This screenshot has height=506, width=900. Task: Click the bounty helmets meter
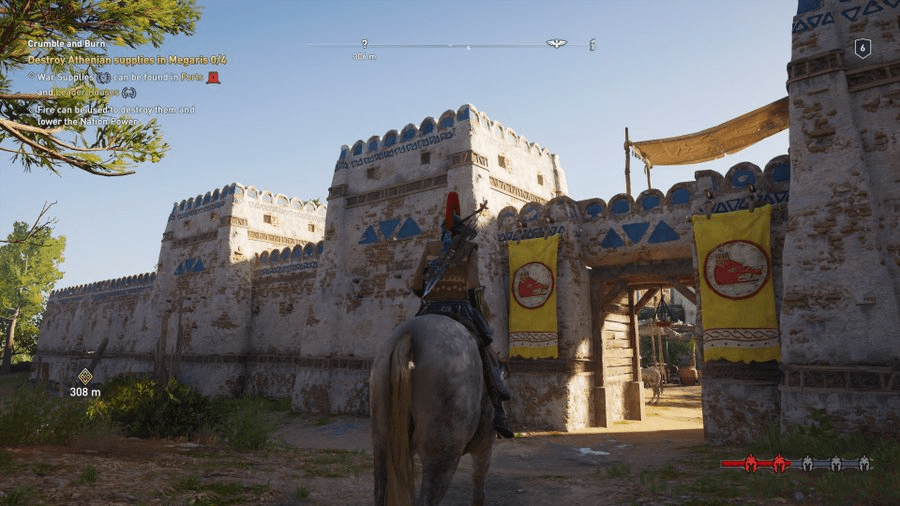(796, 463)
